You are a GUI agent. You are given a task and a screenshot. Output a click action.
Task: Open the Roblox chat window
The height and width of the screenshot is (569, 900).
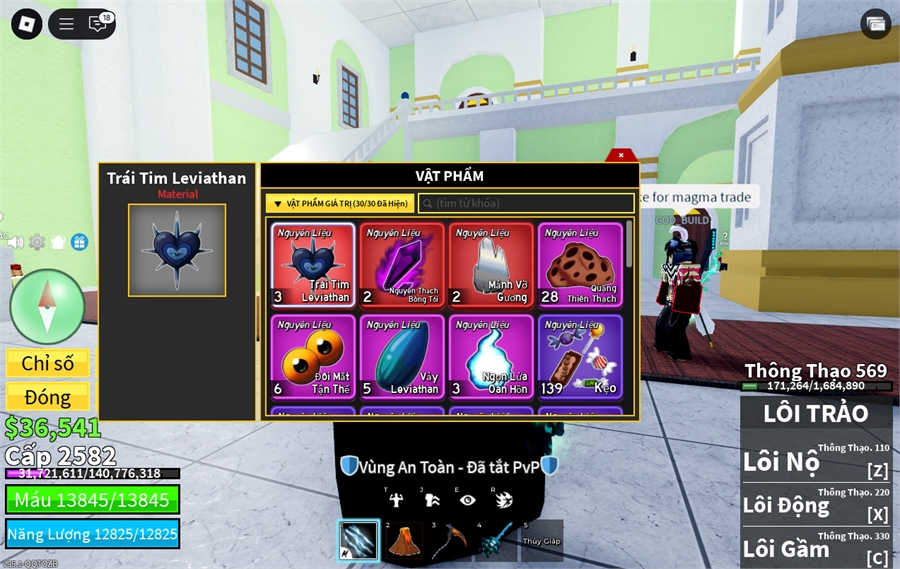[98, 24]
